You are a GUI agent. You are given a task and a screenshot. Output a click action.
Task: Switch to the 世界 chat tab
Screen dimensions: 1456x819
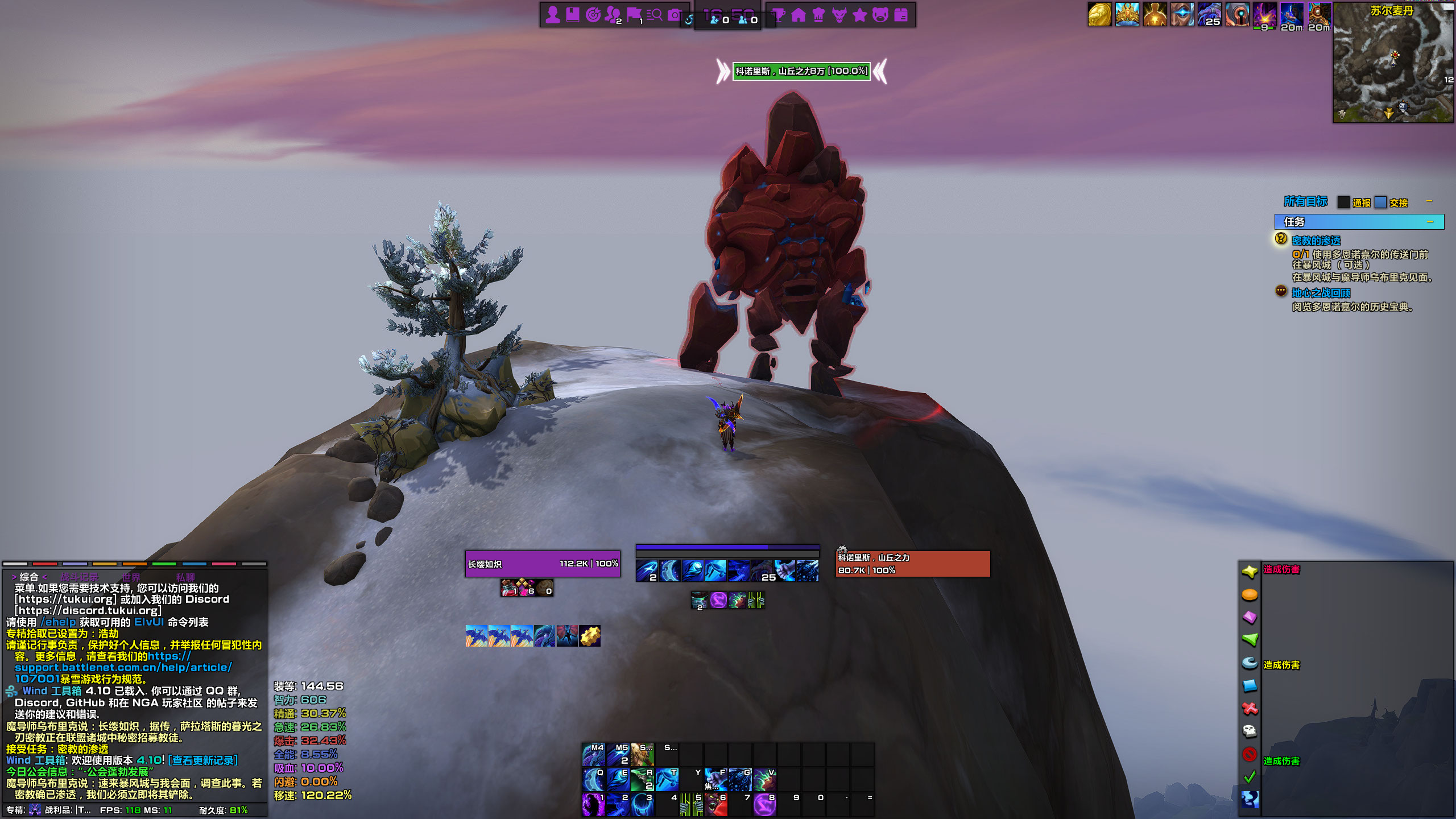pyautogui.click(x=130, y=577)
